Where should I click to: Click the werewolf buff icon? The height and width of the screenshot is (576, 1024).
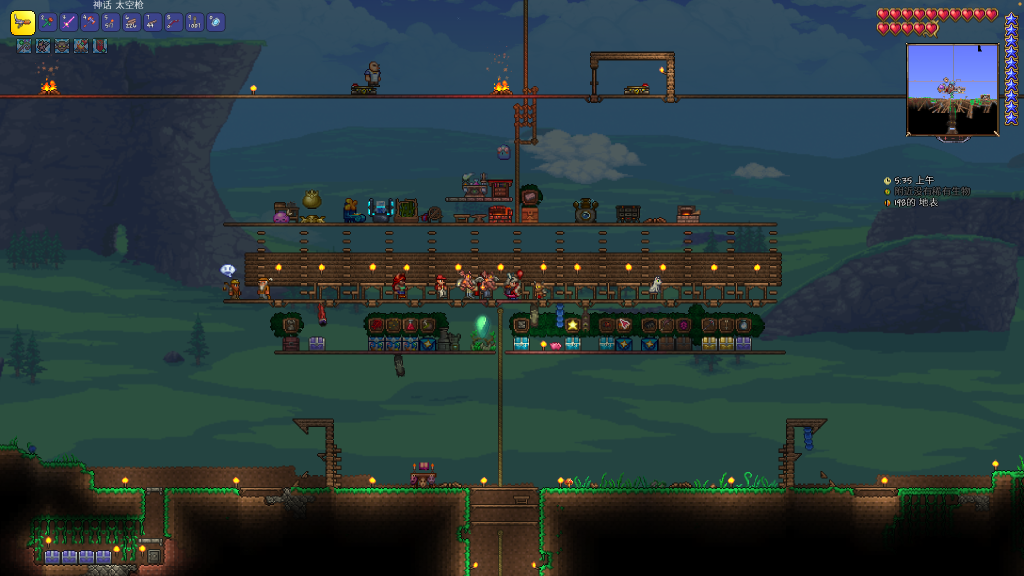pos(43,46)
